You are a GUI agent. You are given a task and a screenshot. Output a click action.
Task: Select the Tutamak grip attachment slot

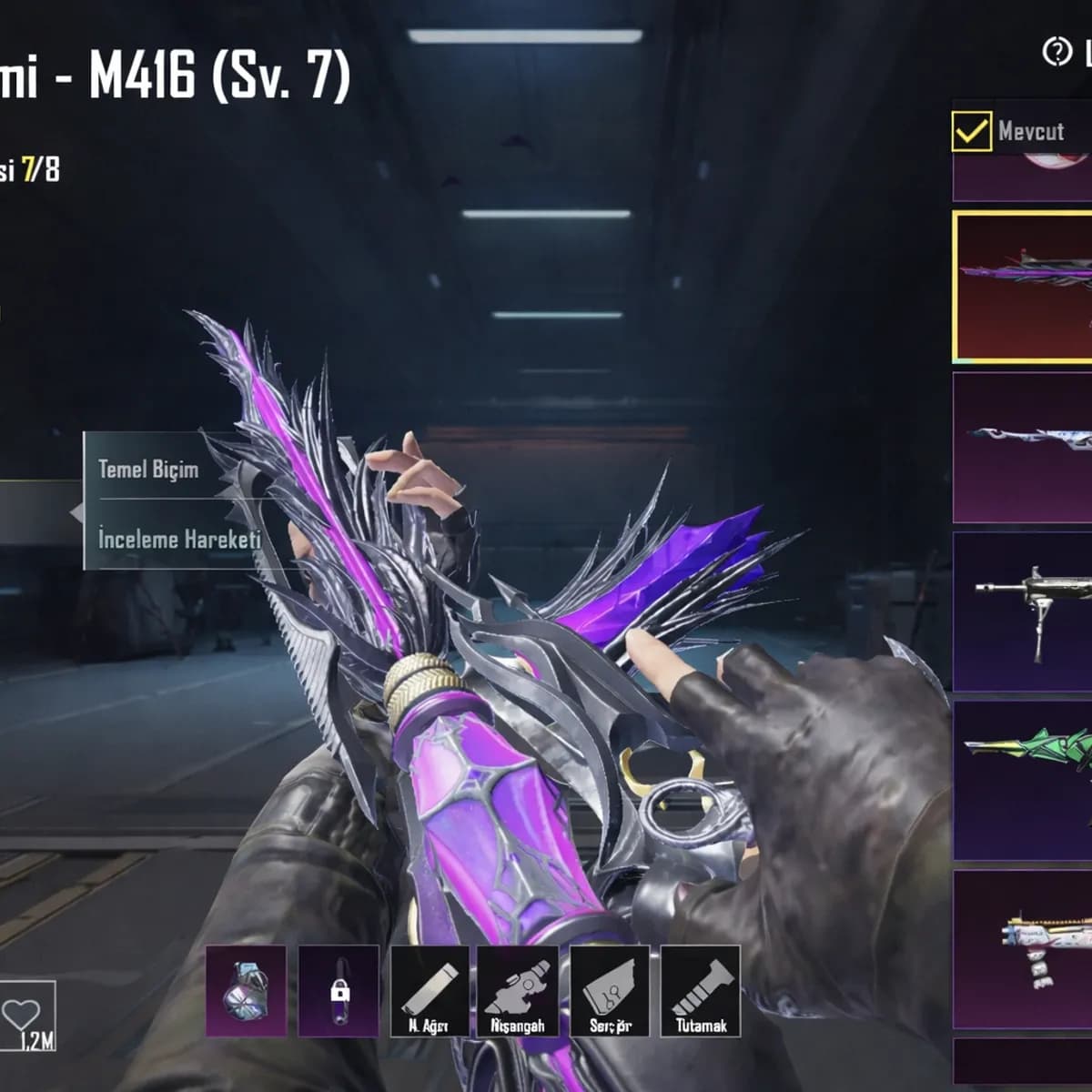tap(700, 991)
